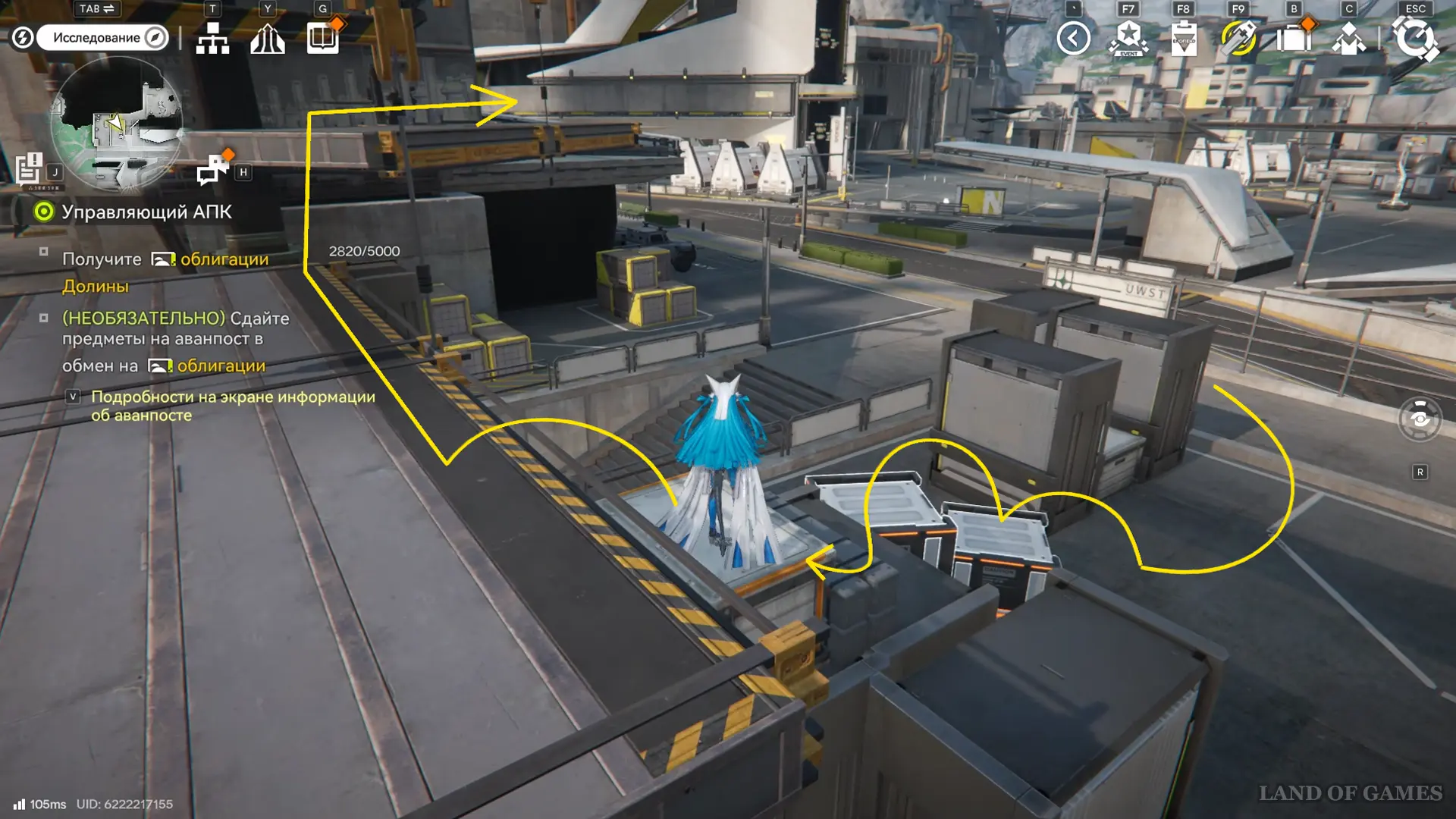Select the Управляющий АПК quest tracker
The width and height of the screenshot is (1456, 819).
click(146, 212)
